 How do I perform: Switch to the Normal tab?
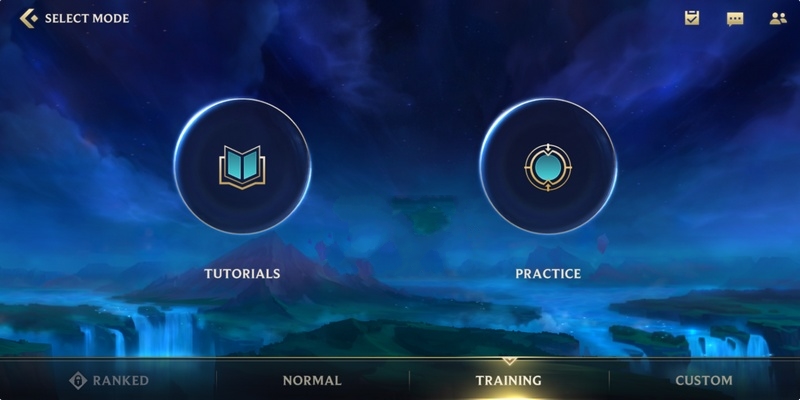coord(312,380)
